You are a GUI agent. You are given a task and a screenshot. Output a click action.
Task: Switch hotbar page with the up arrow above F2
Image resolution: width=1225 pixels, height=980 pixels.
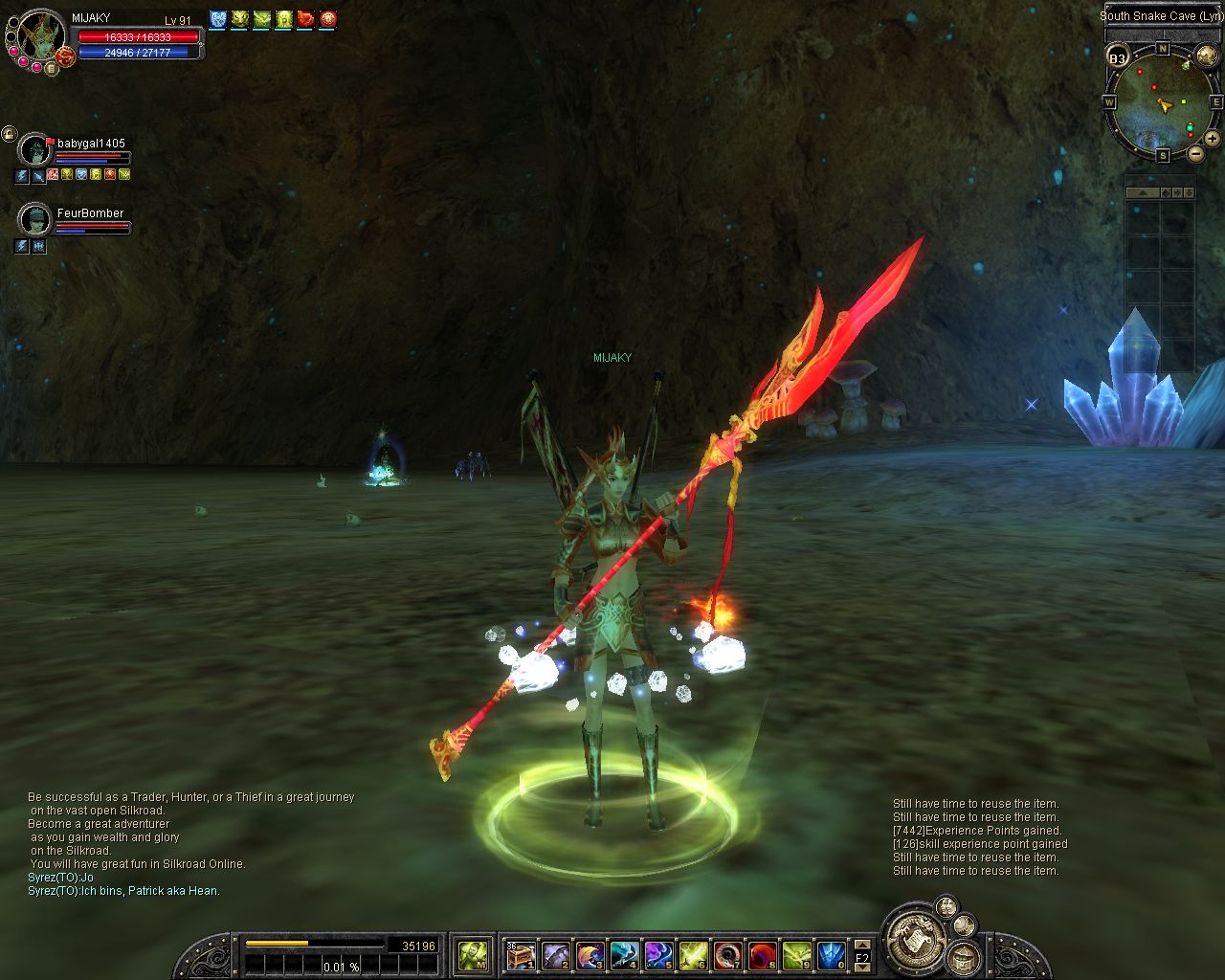click(x=861, y=946)
